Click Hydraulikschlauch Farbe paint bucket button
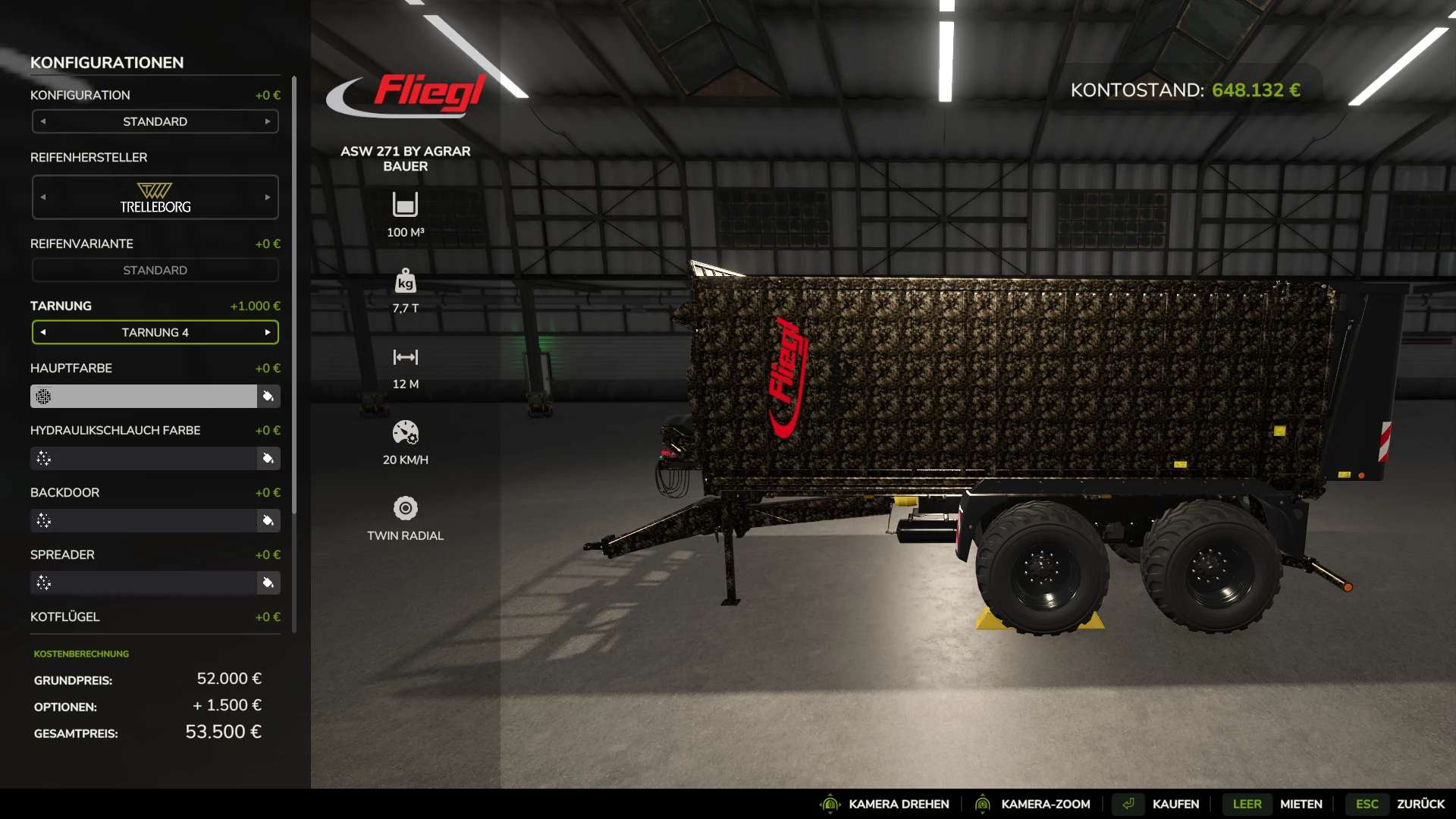Screen dimensions: 1456x819 pos(268,458)
